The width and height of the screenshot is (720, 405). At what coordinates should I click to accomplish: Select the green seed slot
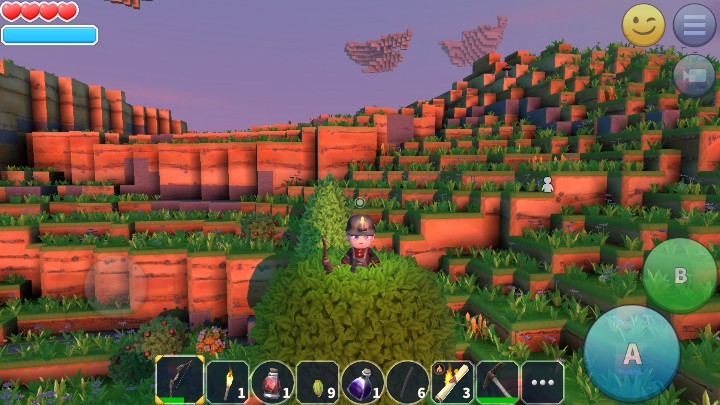317,381
